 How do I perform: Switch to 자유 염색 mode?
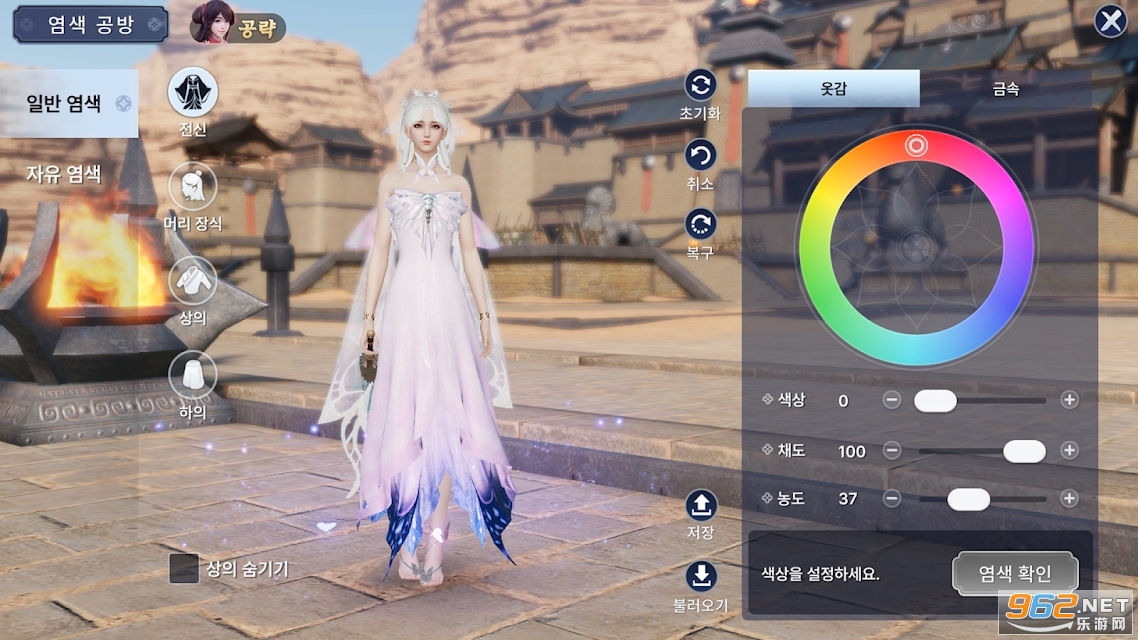(64, 173)
